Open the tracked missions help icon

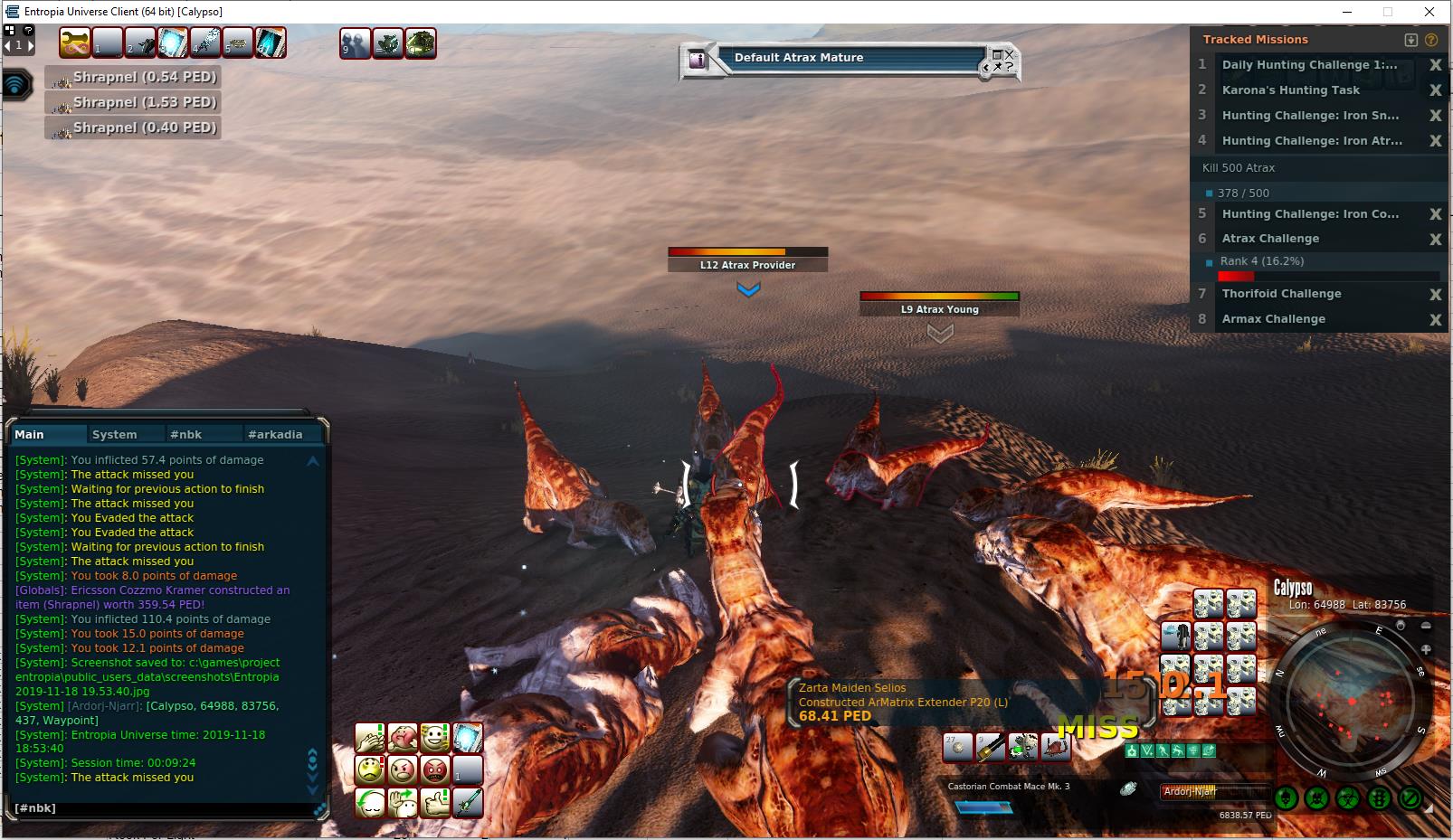[1431, 40]
